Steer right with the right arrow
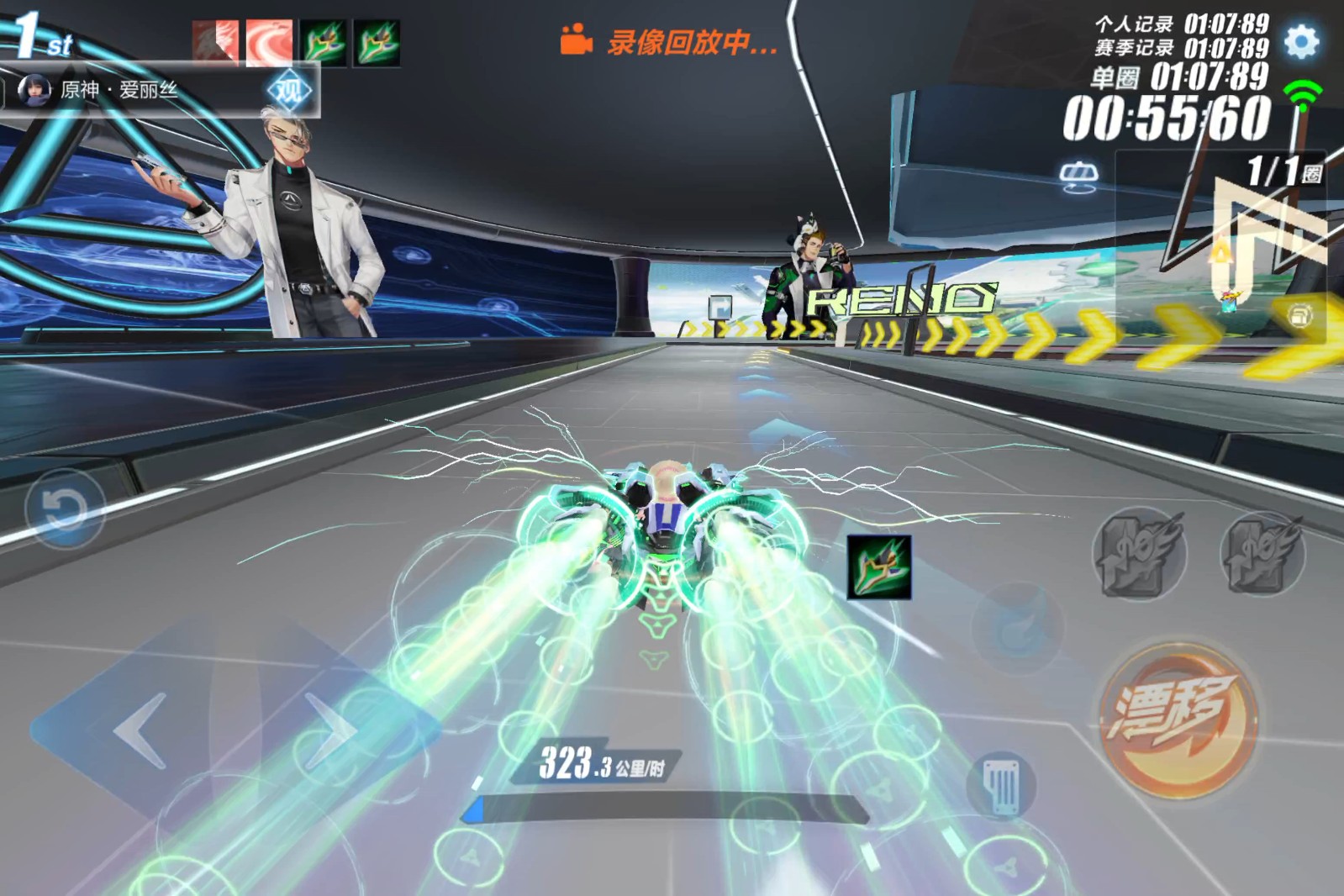This screenshot has height=896, width=1344. tap(330, 730)
